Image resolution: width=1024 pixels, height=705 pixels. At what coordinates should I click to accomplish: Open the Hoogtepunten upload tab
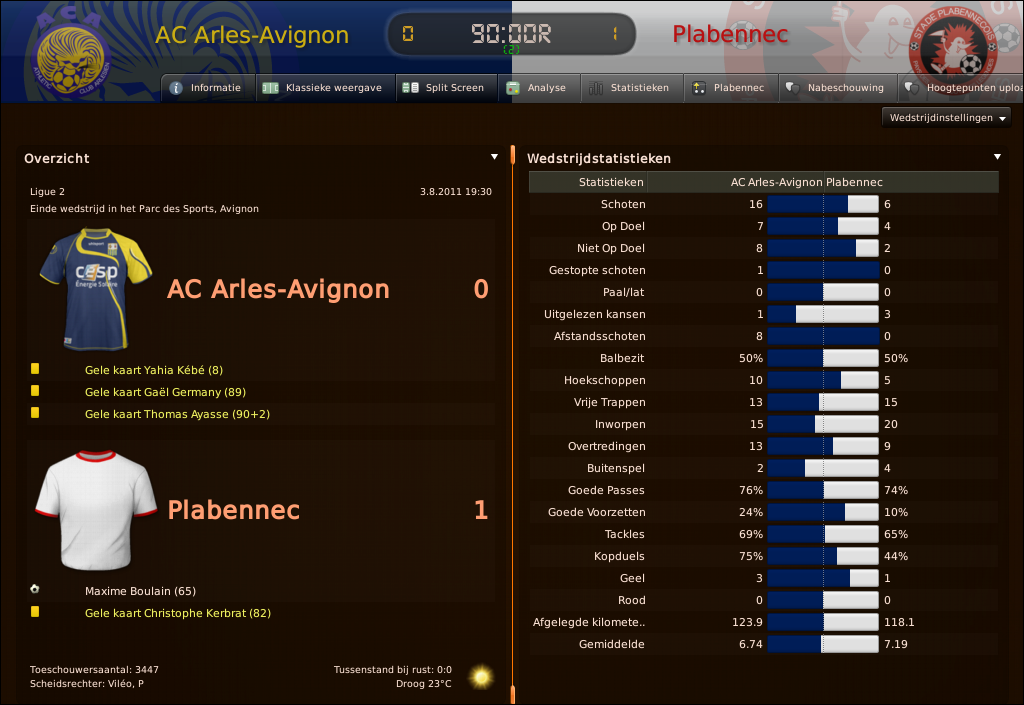pos(962,88)
